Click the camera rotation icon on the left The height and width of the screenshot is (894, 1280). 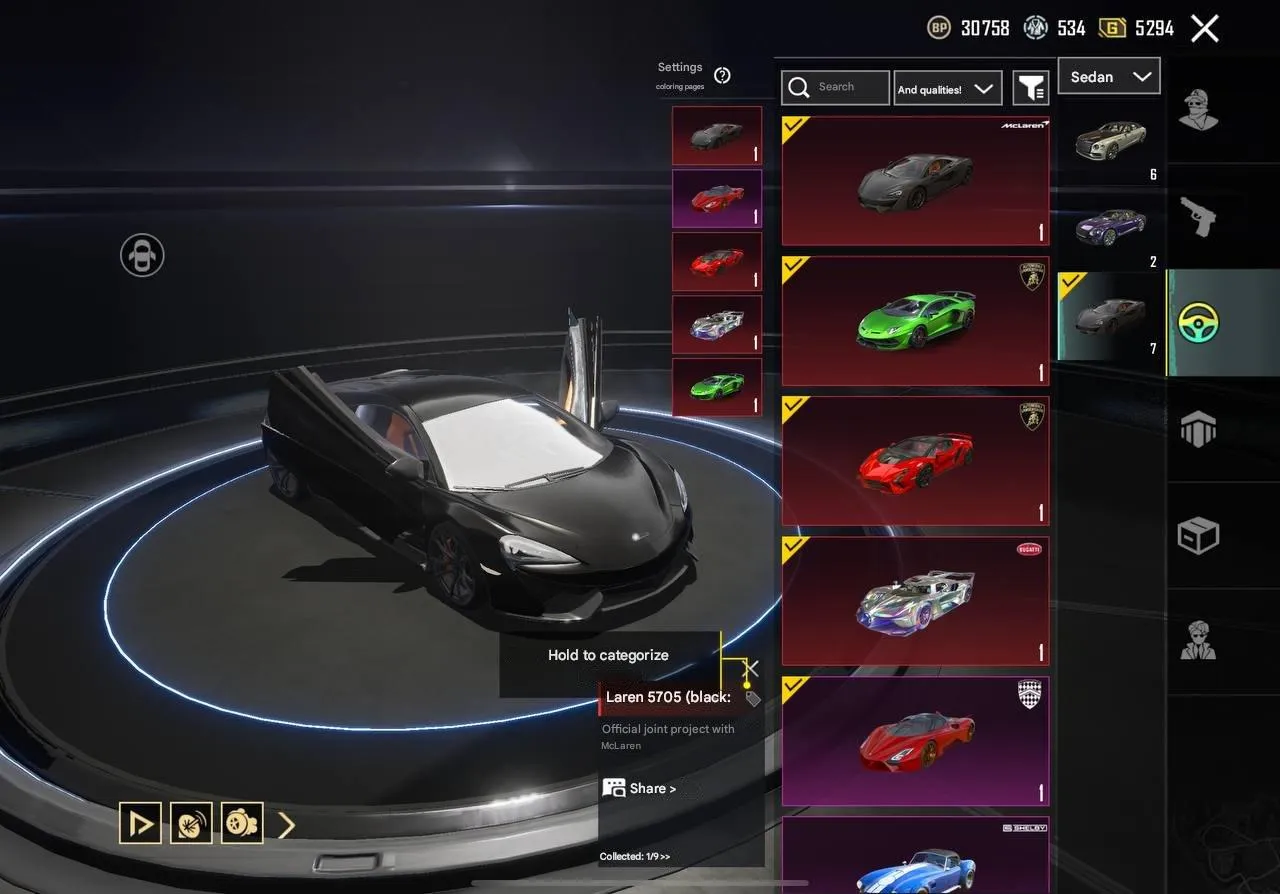pyautogui.click(x=141, y=255)
